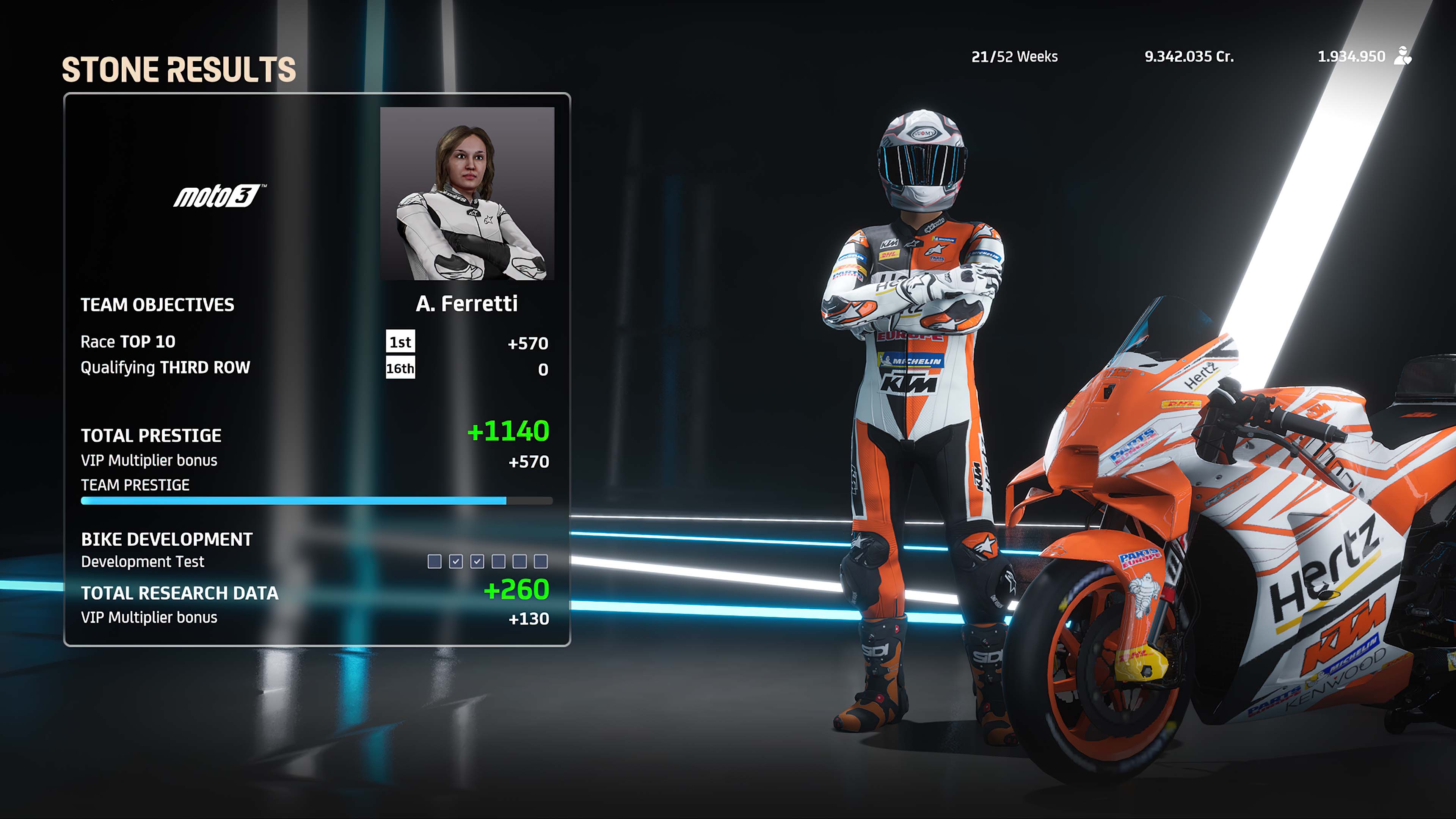Open the 21/52 Weeks calendar display

pyautogui.click(x=1014, y=56)
